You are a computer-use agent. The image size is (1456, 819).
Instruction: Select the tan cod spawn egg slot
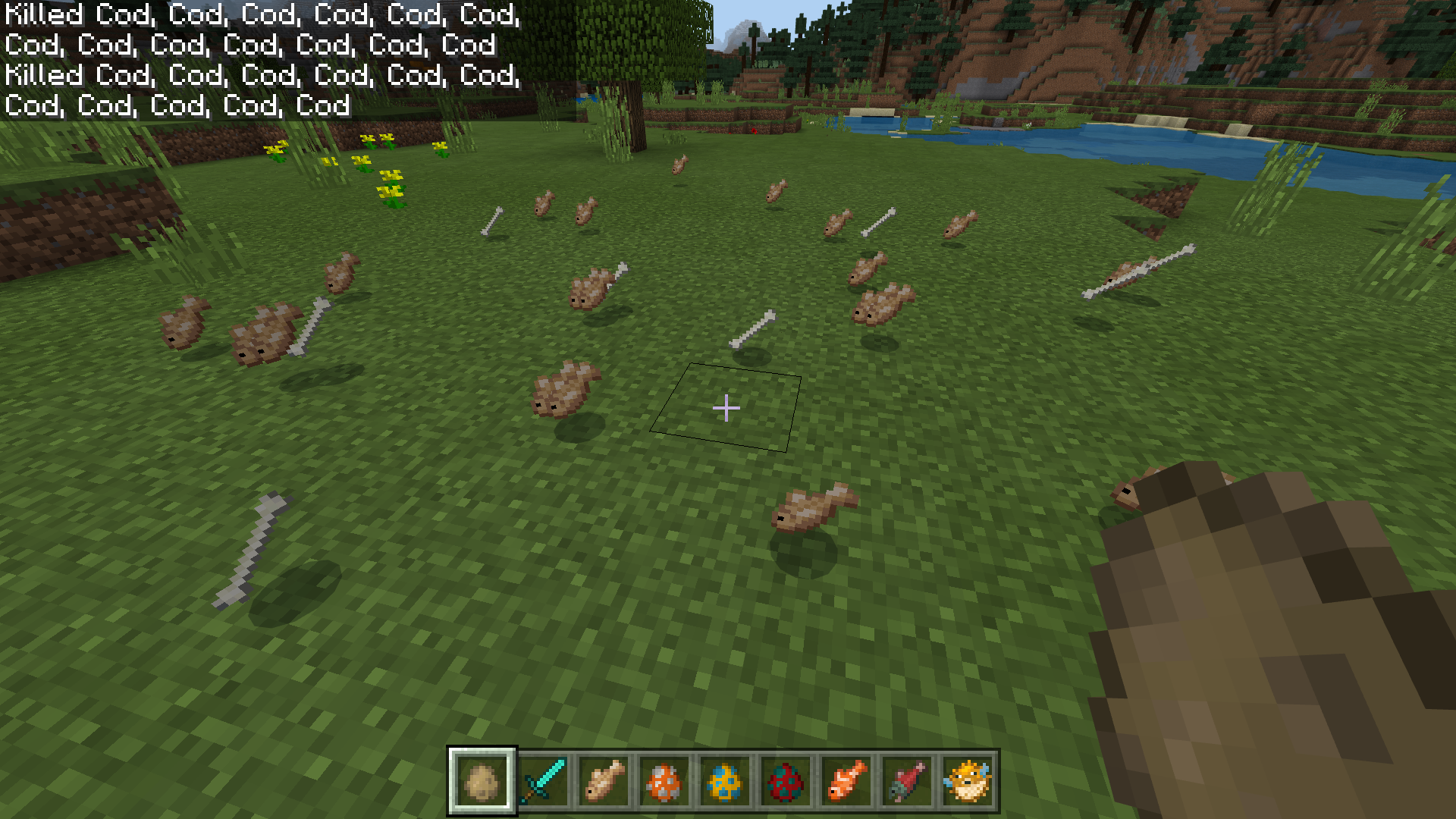tap(482, 781)
